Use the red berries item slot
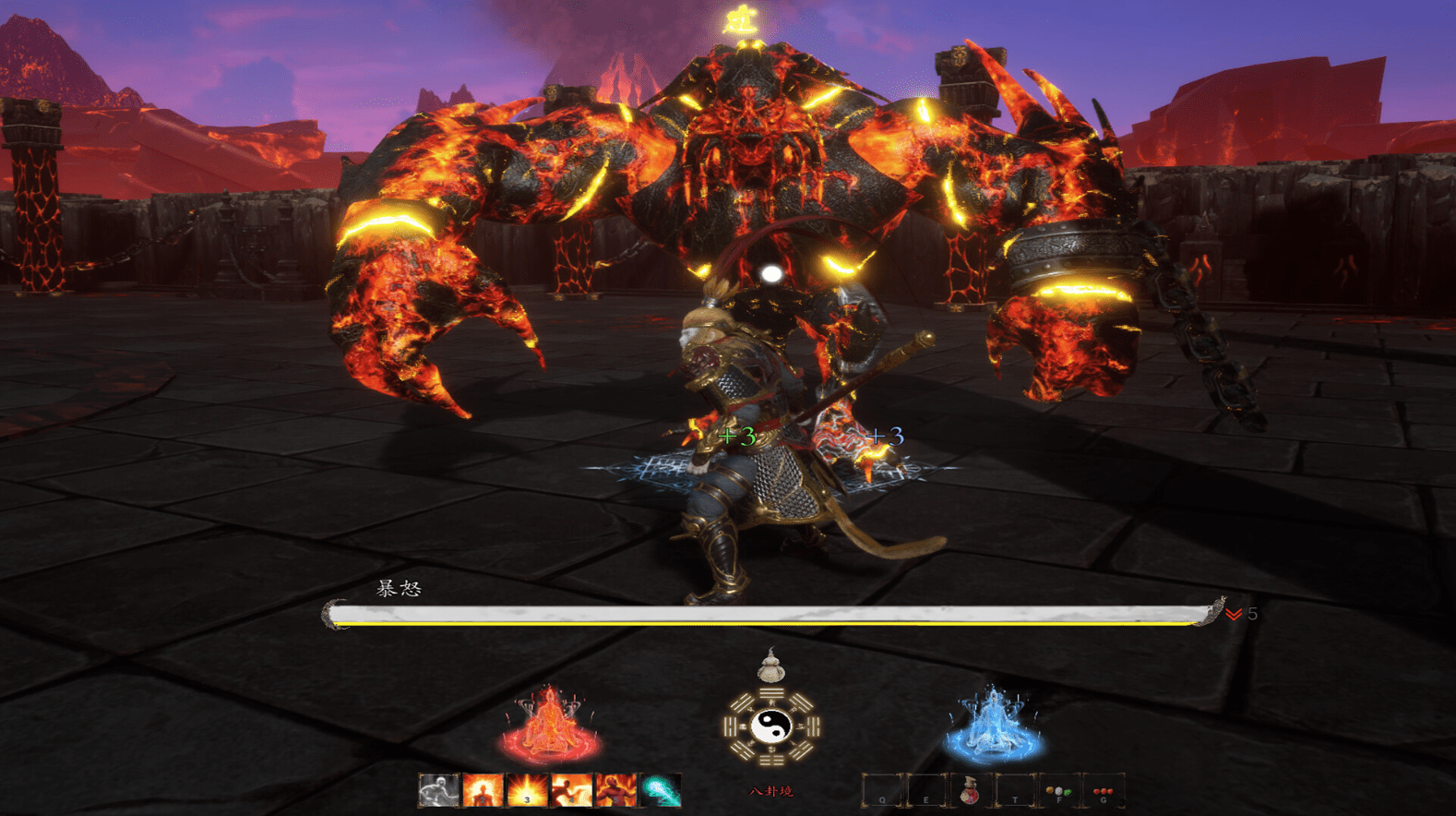The image size is (1456, 816). (x=1103, y=792)
